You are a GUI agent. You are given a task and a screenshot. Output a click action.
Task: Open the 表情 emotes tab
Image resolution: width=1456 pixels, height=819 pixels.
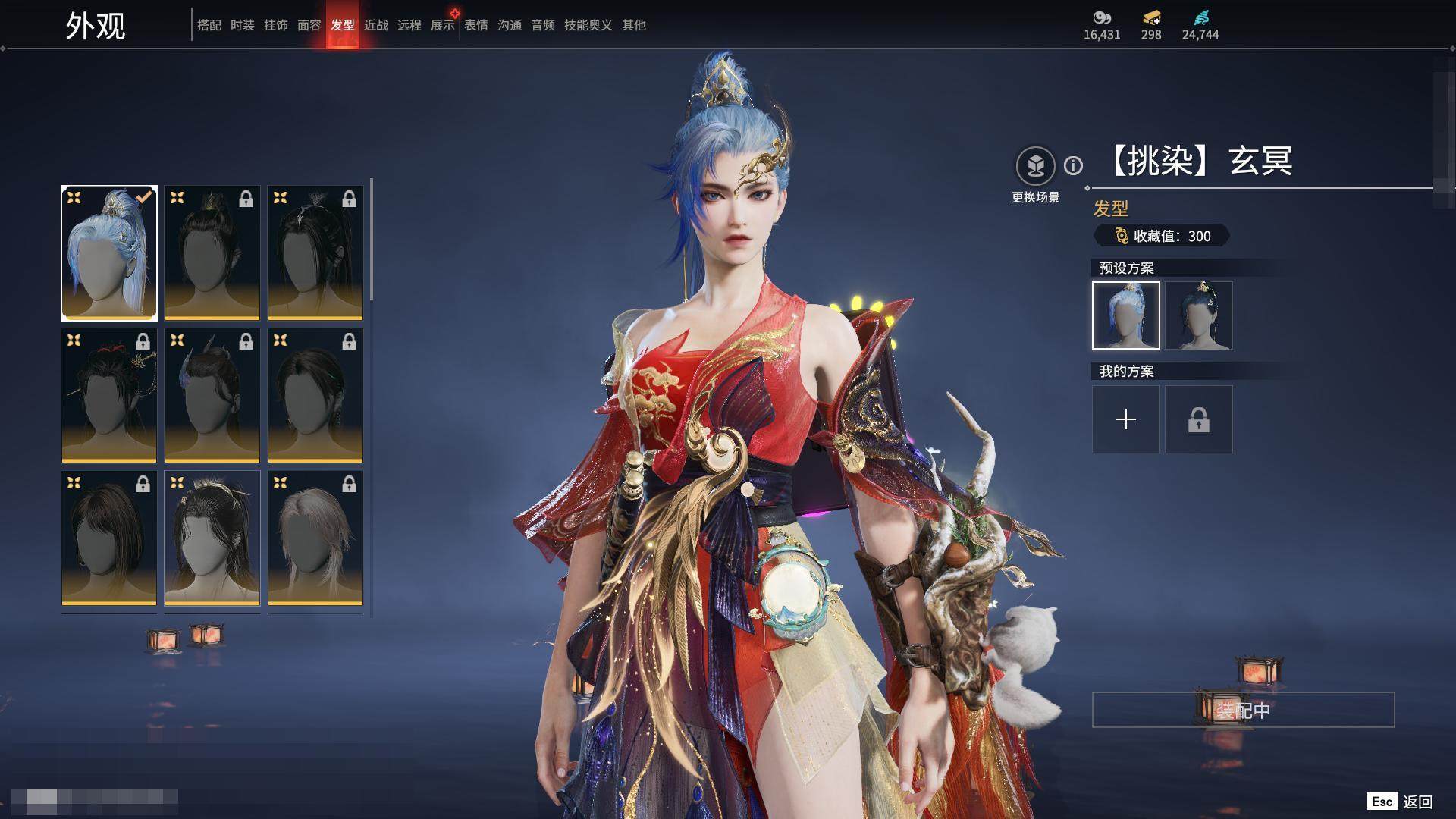475,25
